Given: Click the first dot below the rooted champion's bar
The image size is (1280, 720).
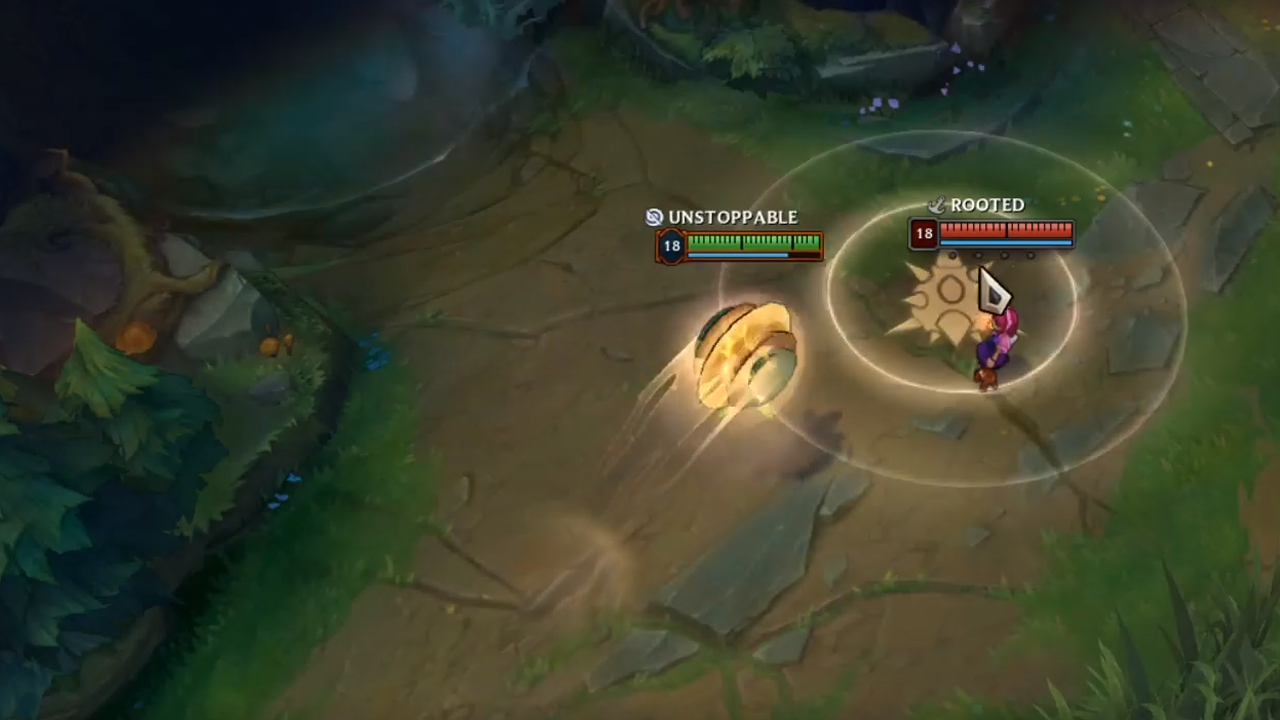Looking at the screenshot, I should 953,255.
